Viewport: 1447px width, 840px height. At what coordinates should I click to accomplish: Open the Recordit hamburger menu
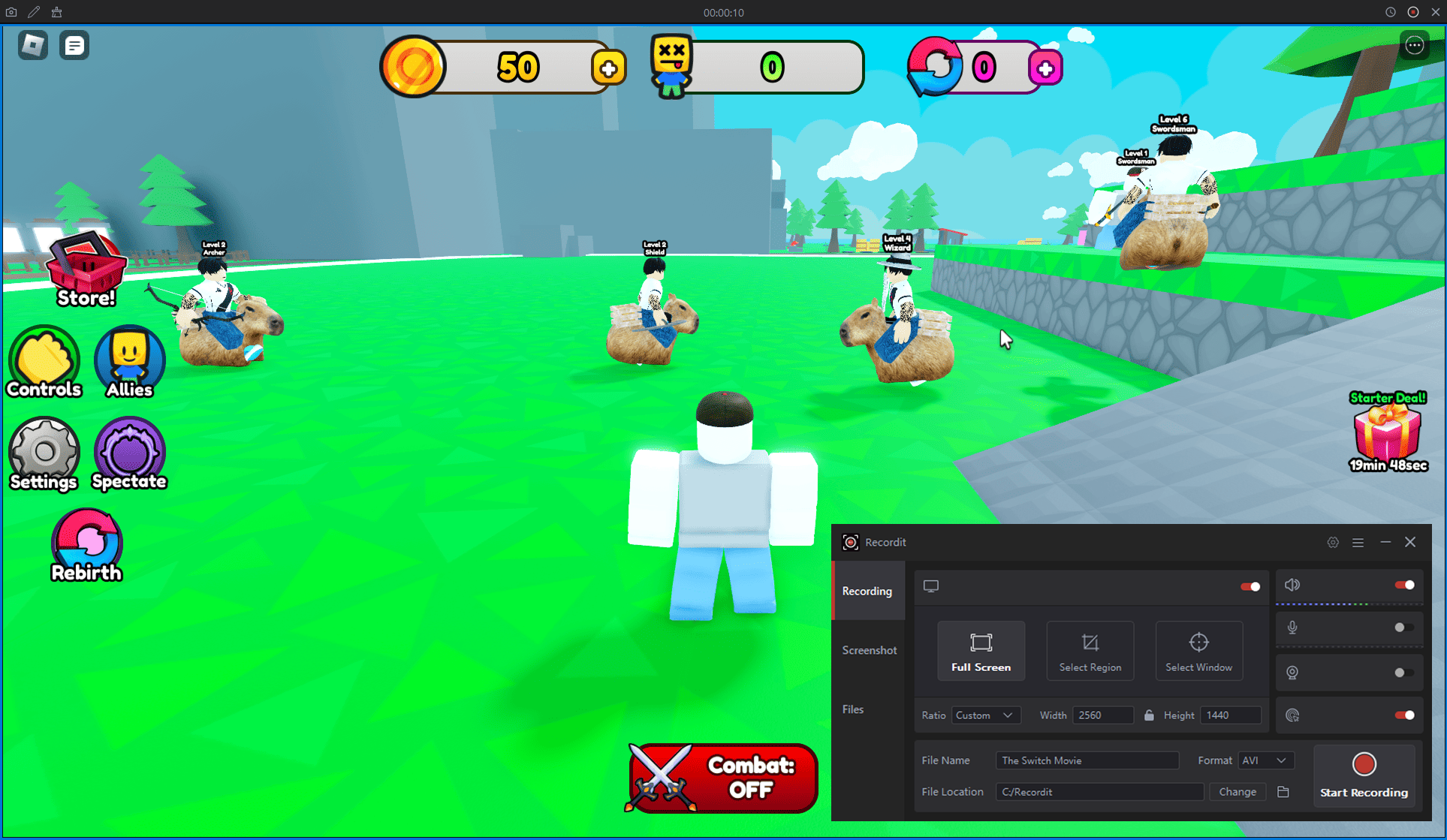coord(1358,542)
